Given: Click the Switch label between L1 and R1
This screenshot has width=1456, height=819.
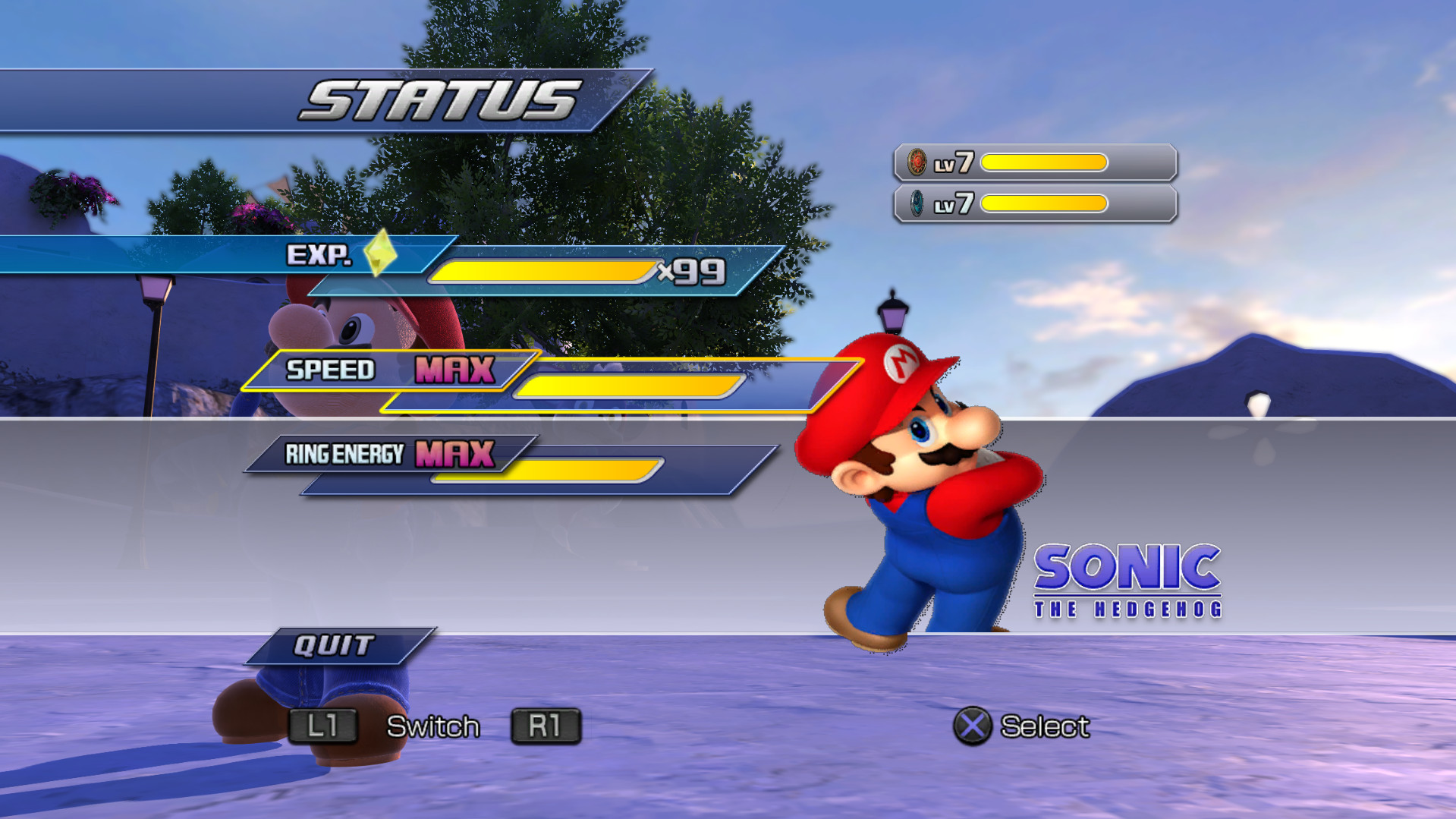Looking at the screenshot, I should point(433,726).
